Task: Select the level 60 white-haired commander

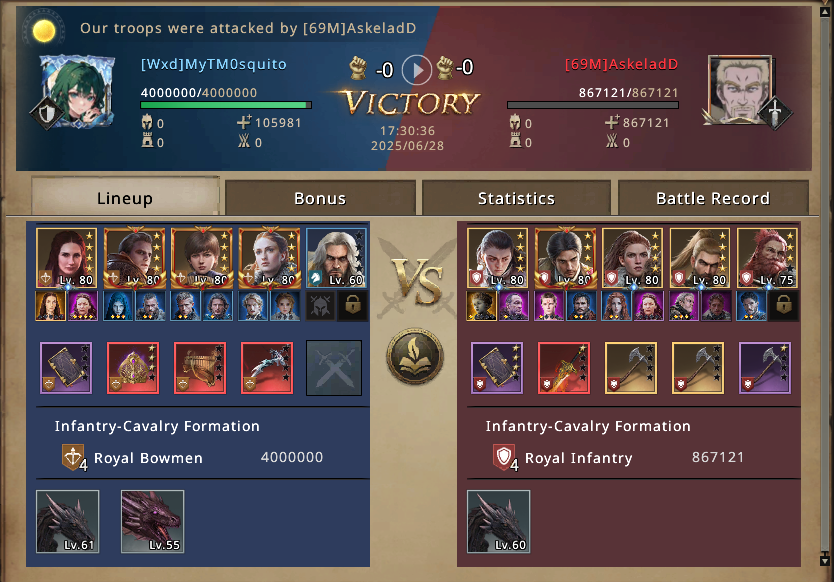Action: (x=337, y=258)
